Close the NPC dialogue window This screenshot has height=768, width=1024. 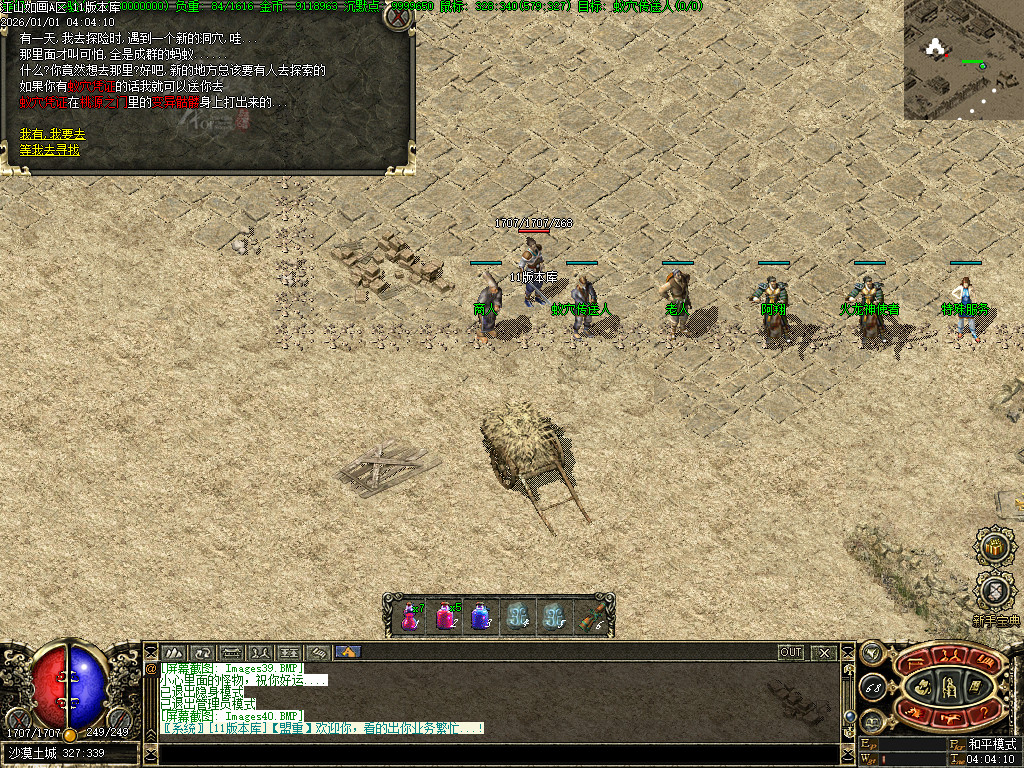click(398, 17)
